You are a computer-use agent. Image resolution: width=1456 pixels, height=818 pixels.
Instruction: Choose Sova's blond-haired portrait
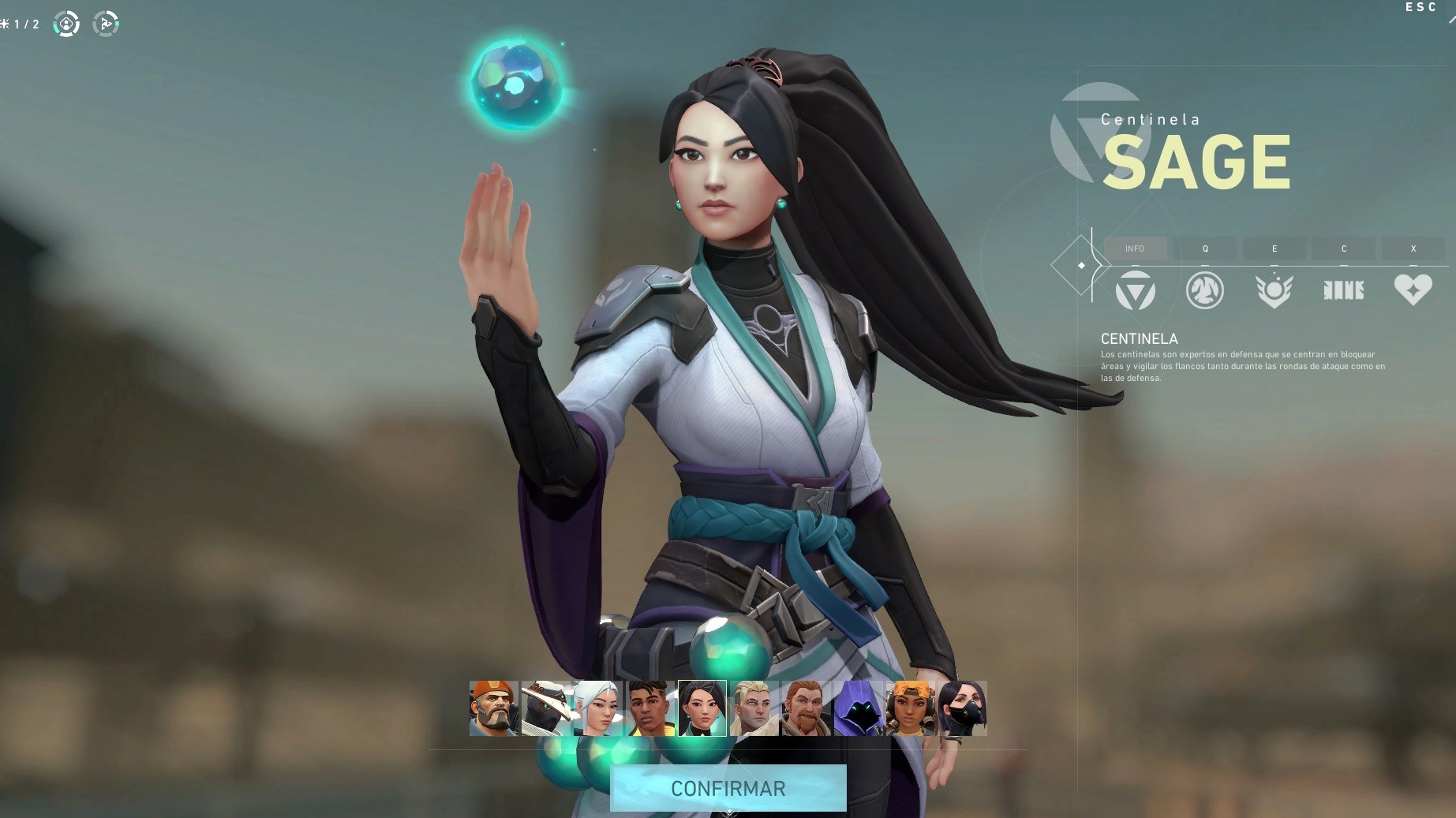pyautogui.click(x=754, y=708)
